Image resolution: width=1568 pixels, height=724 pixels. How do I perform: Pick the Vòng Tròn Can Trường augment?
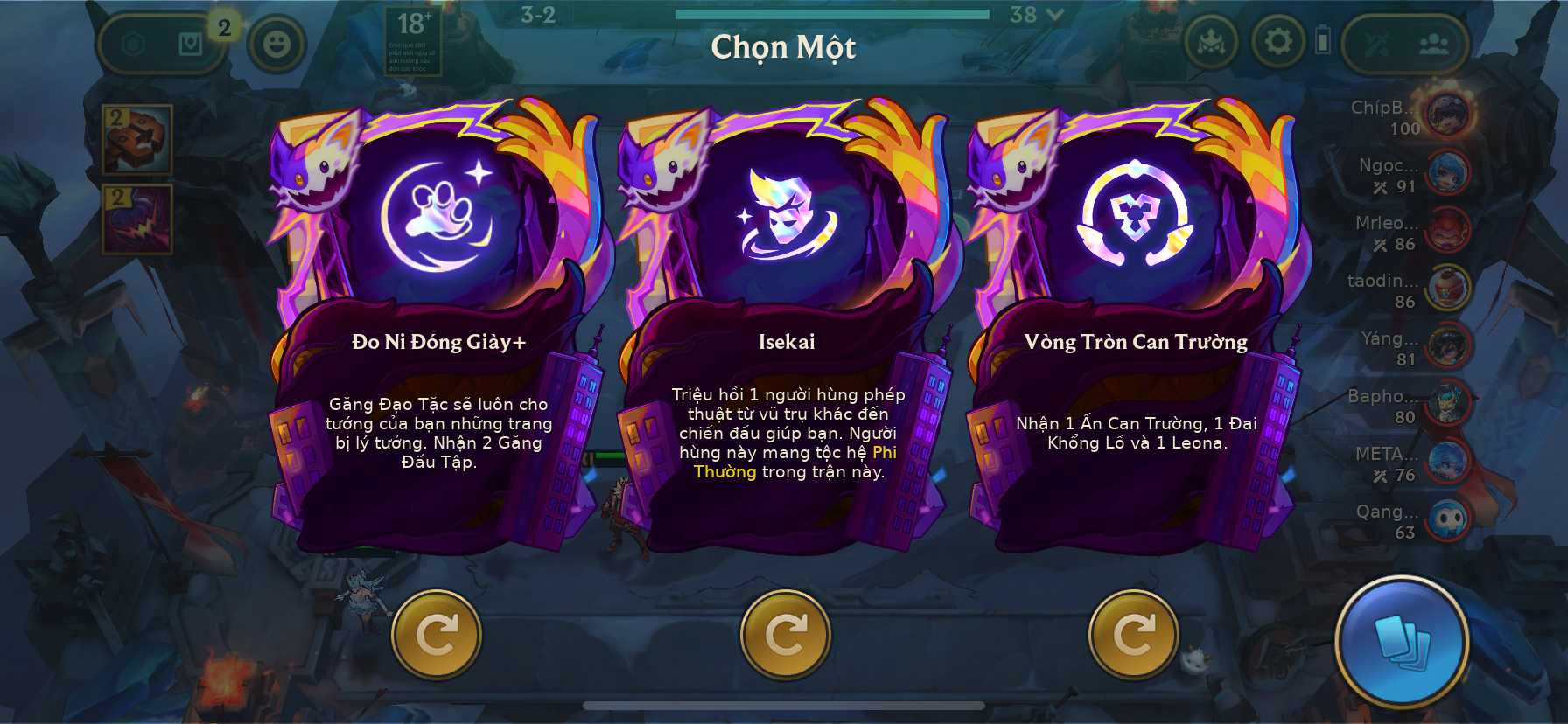(1135, 341)
